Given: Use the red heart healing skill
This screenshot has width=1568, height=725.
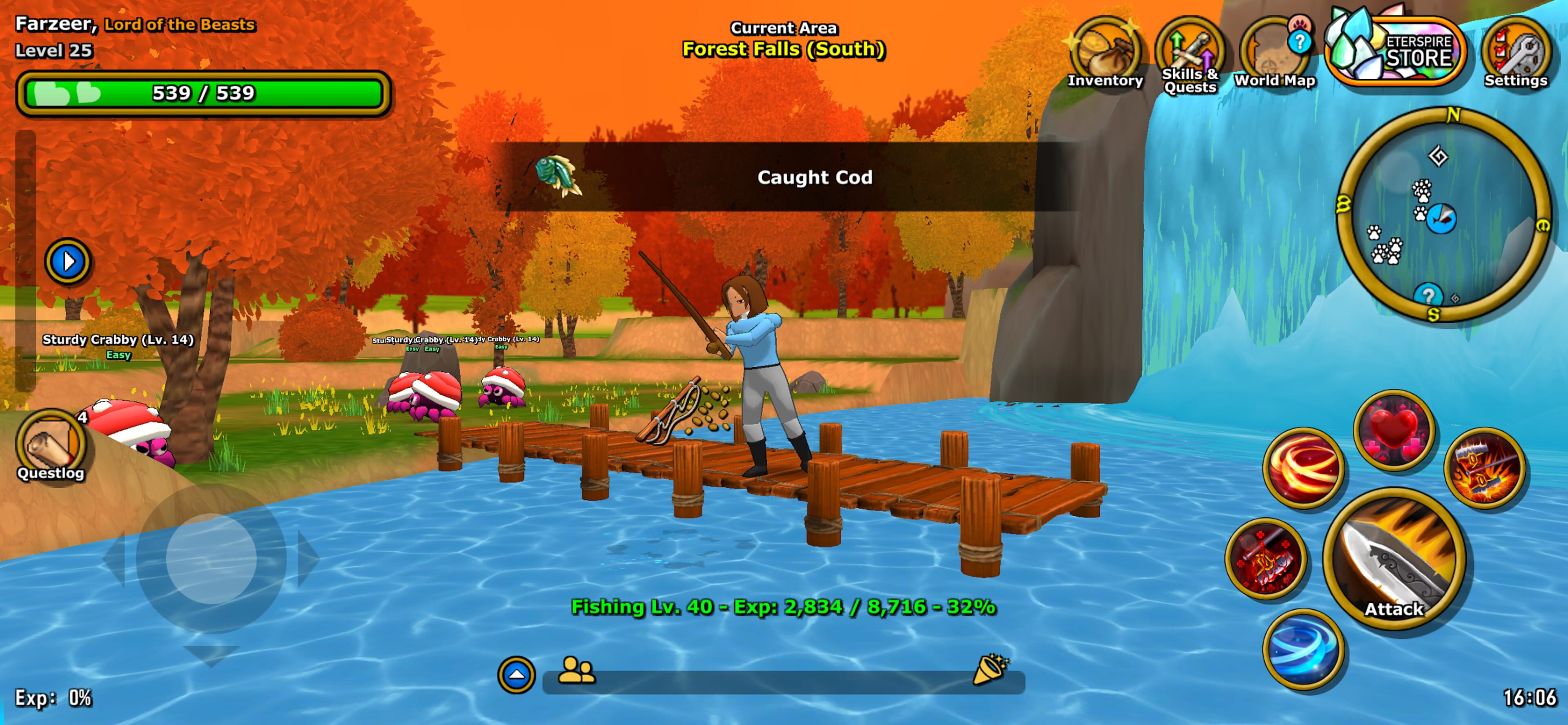Looking at the screenshot, I should (1394, 430).
